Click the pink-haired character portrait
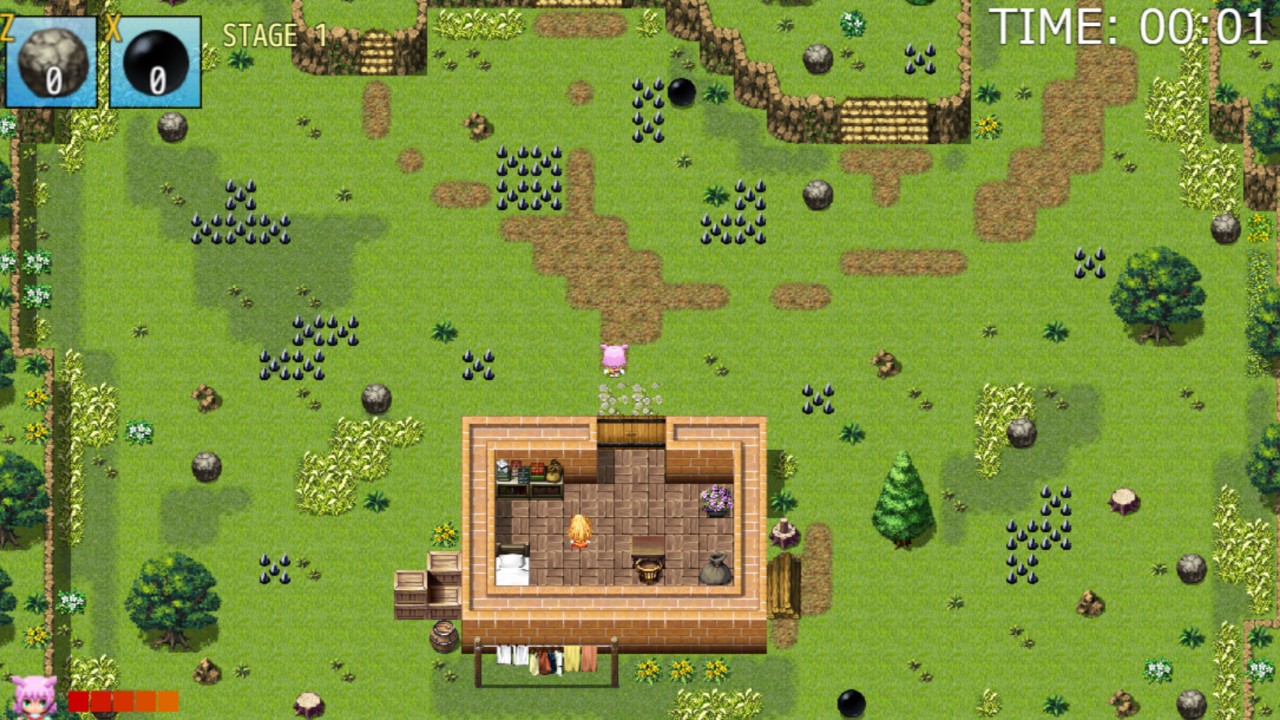The height and width of the screenshot is (720, 1280). 34,697
